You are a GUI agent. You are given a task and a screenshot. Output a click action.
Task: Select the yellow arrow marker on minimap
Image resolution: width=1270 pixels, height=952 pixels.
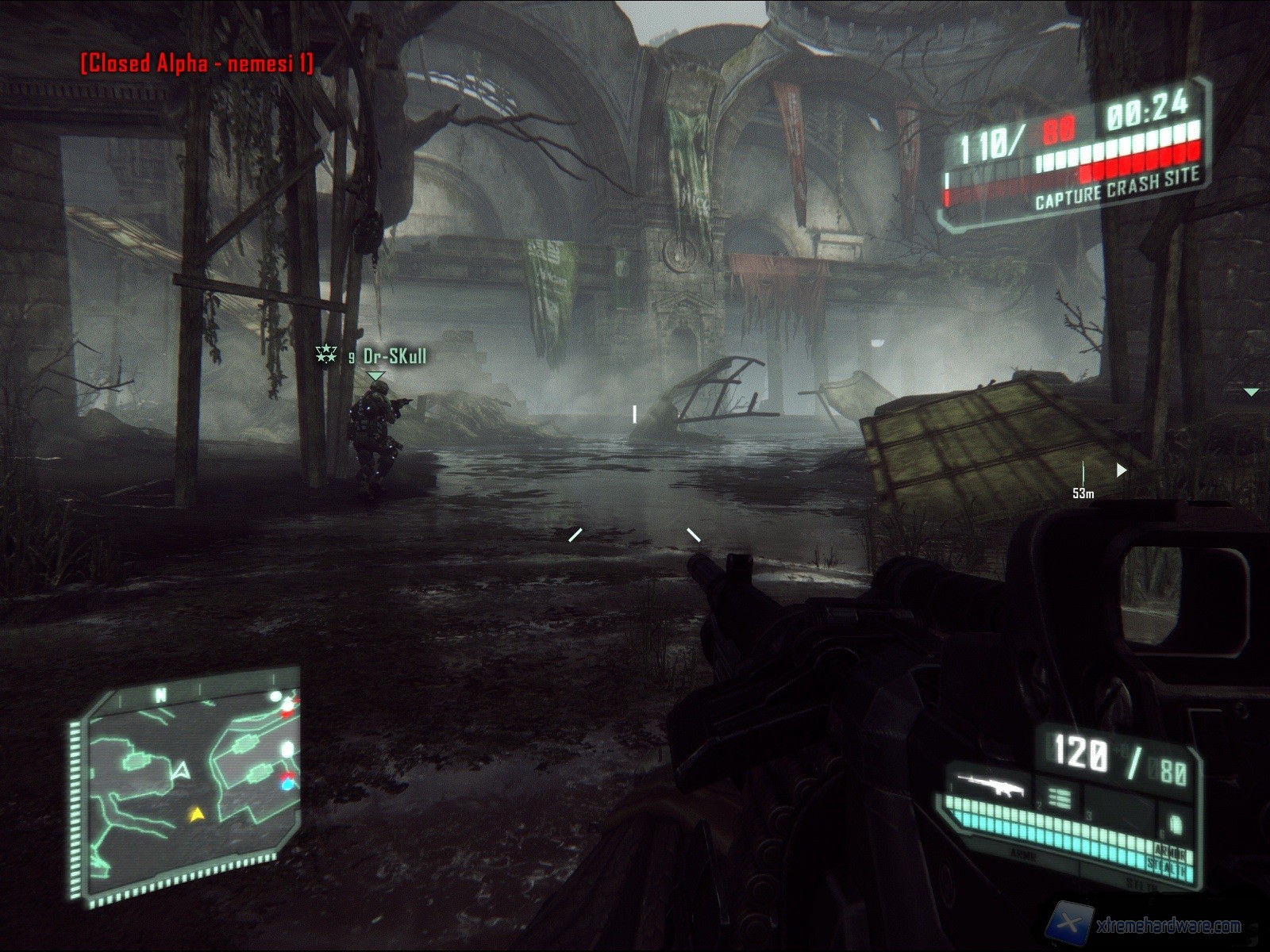point(195,813)
